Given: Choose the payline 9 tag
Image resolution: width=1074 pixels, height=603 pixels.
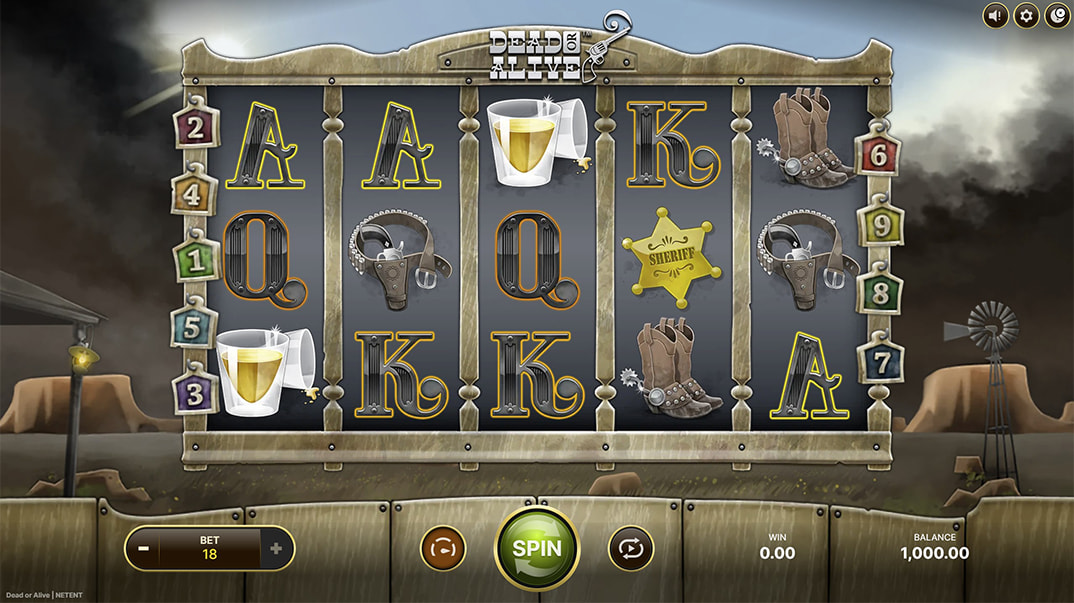Looking at the screenshot, I should (x=881, y=227).
